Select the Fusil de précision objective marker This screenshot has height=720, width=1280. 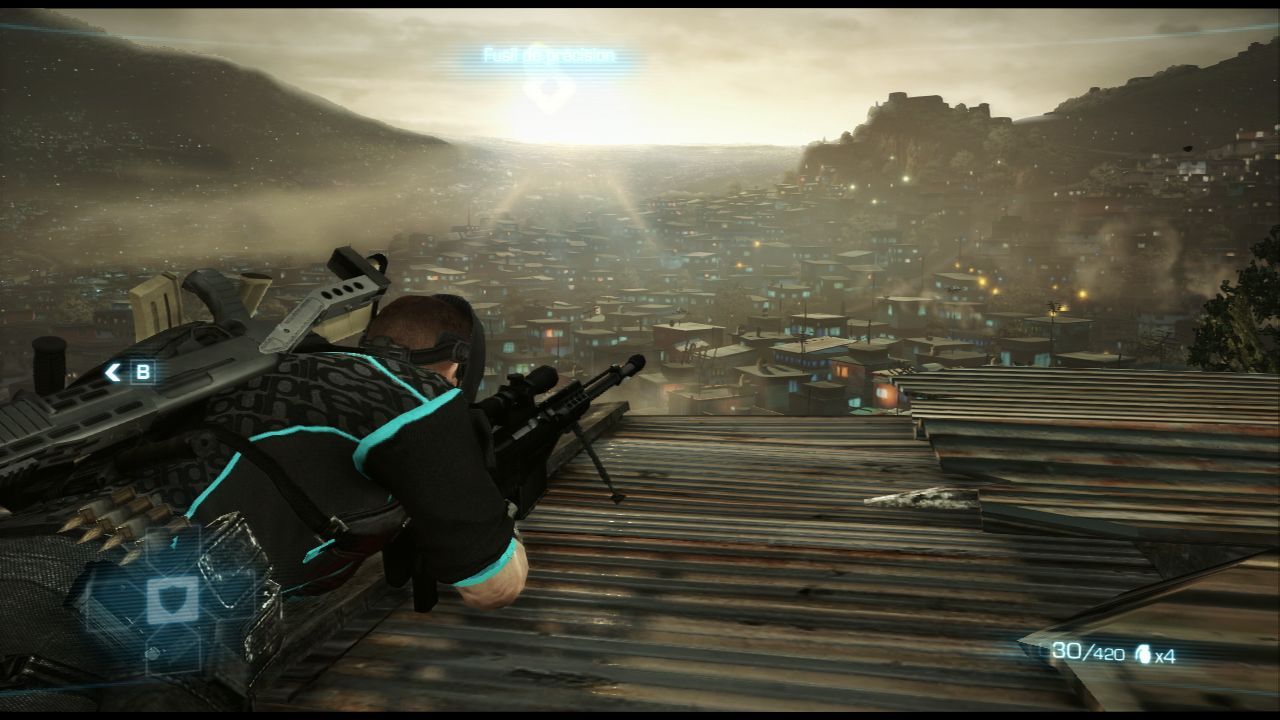pyautogui.click(x=548, y=88)
